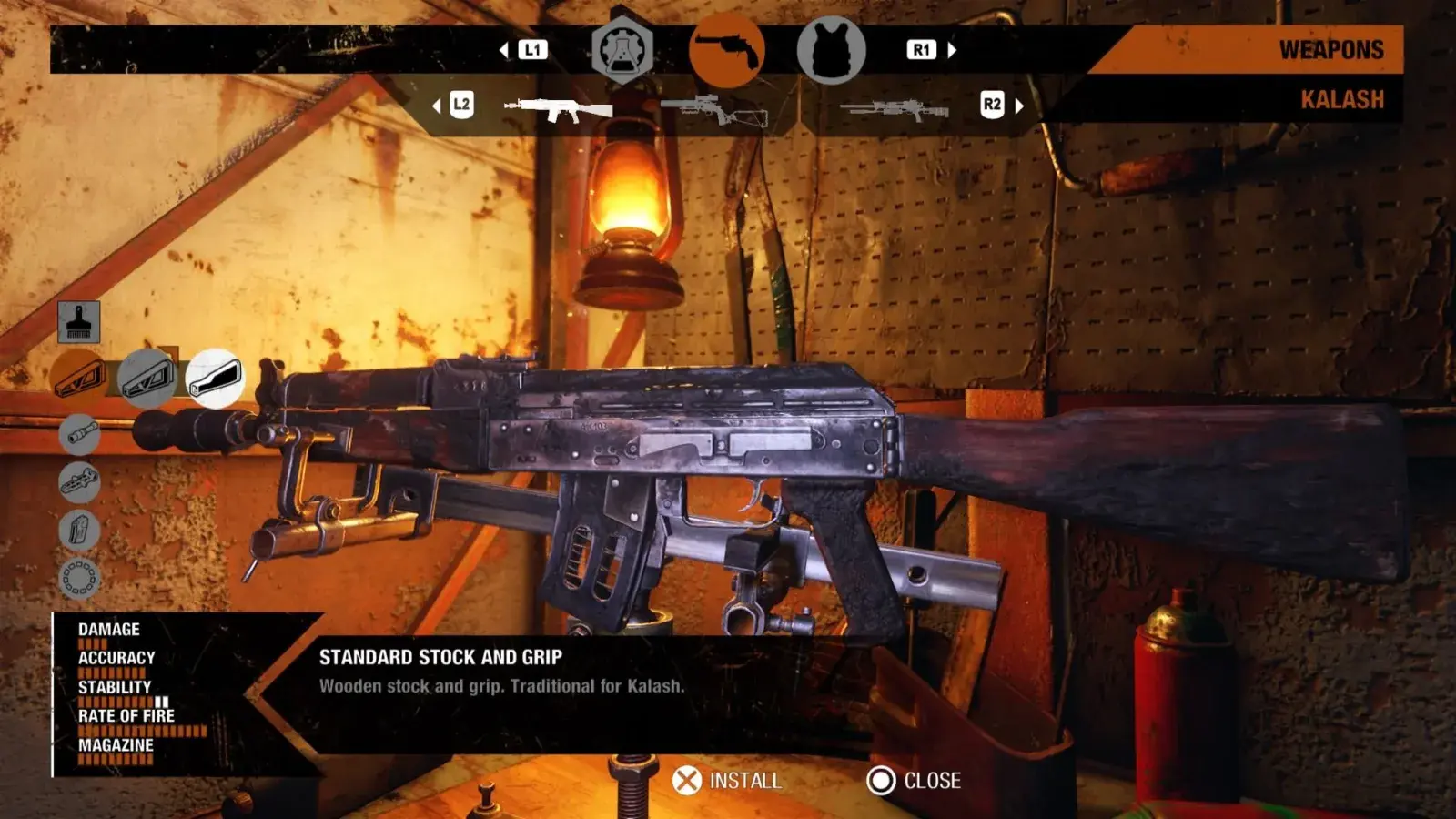Select the dotted ring attachment slot
The height and width of the screenshot is (819, 1456).
[x=79, y=577]
